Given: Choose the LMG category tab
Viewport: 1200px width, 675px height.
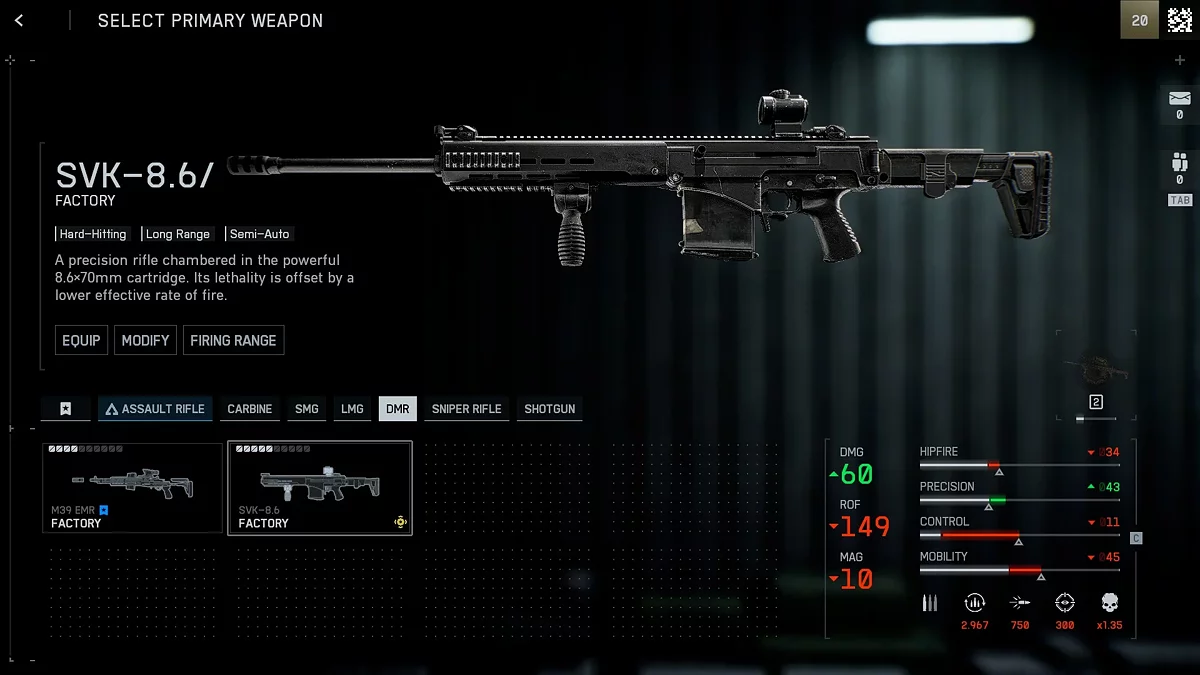Looking at the screenshot, I should pyautogui.click(x=352, y=408).
